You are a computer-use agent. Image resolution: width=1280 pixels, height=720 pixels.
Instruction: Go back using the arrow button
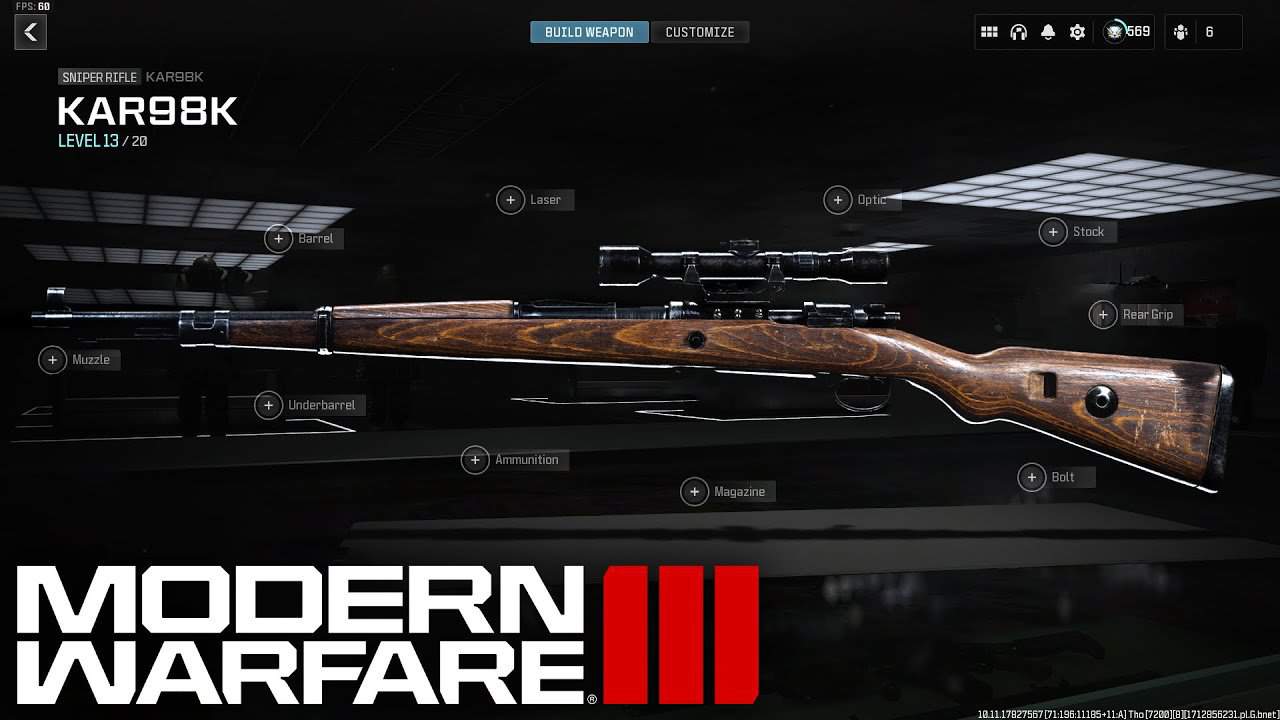click(30, 32)
